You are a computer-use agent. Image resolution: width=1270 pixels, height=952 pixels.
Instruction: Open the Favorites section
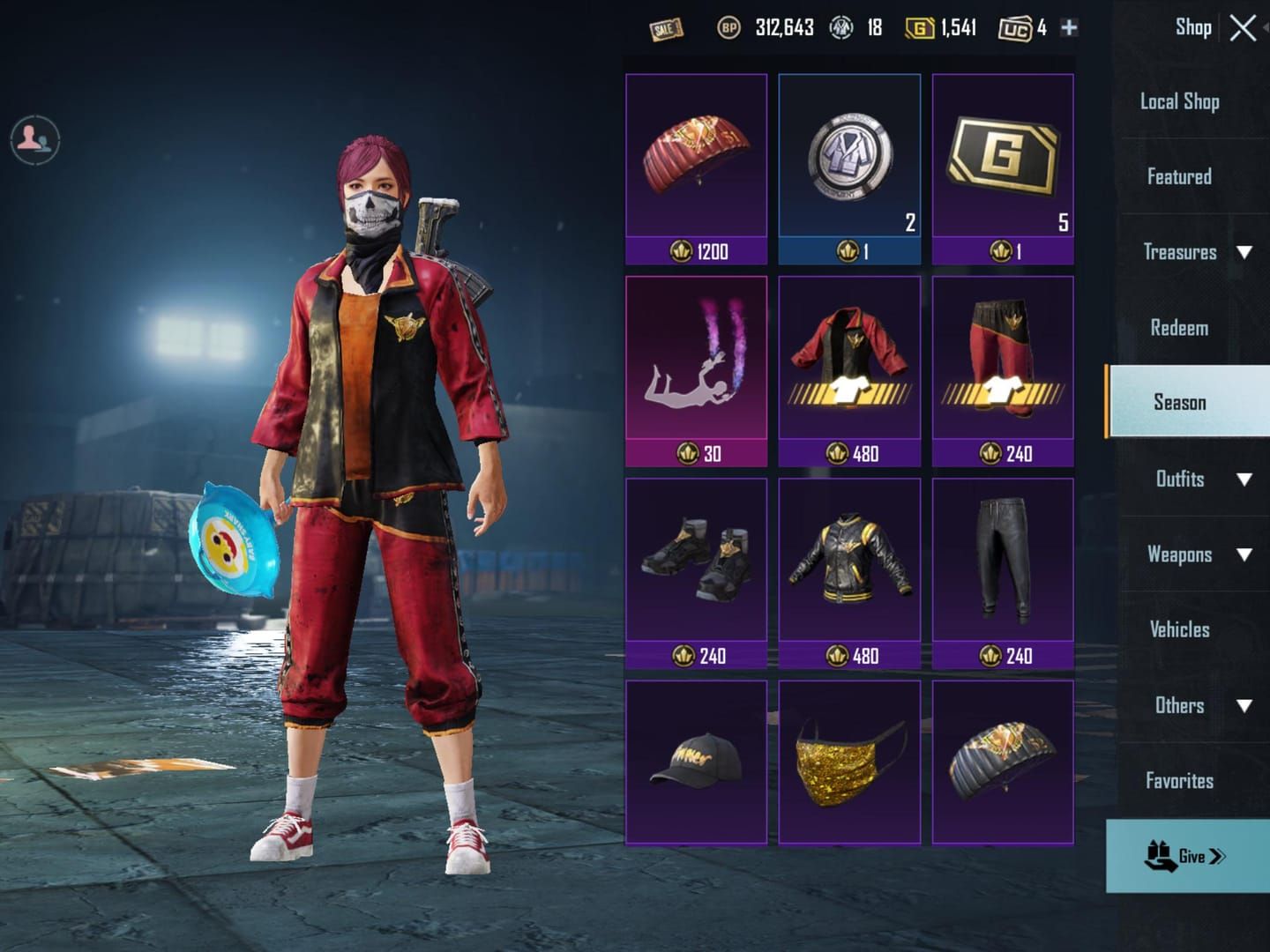pos(1179,780)
